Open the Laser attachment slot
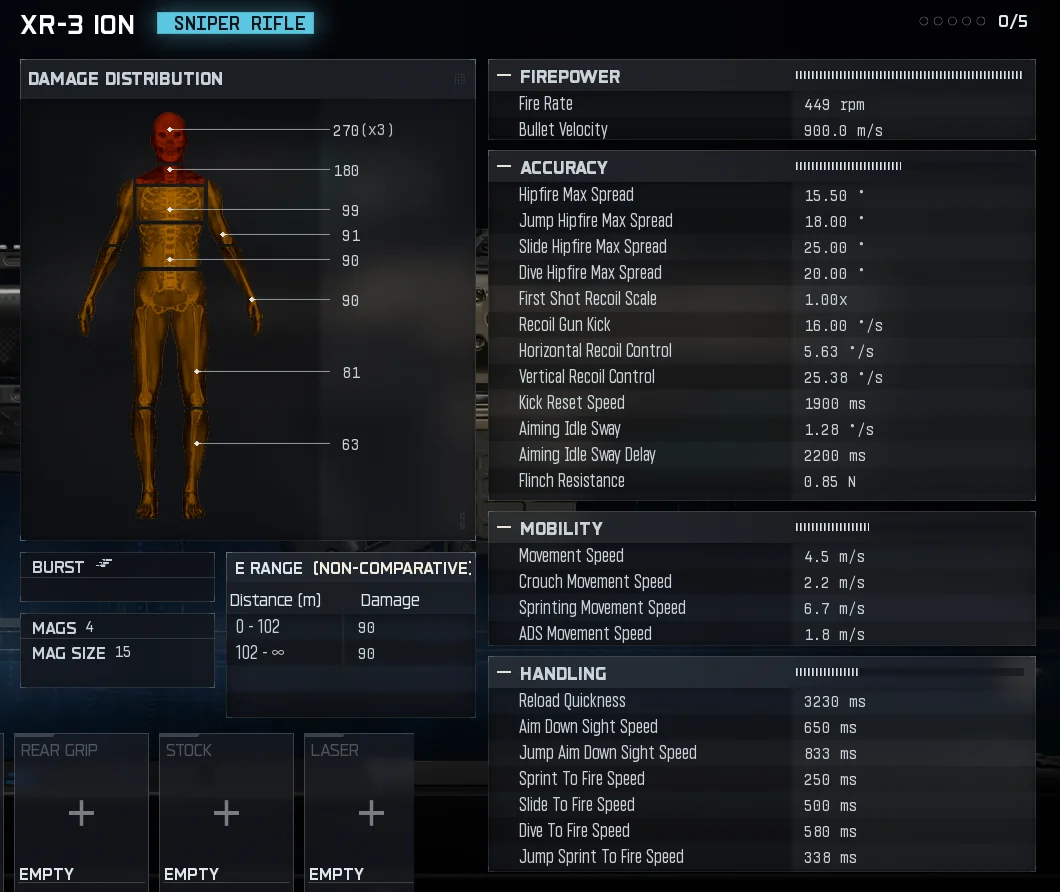The image size is (1060, 892). click(371, 812)
